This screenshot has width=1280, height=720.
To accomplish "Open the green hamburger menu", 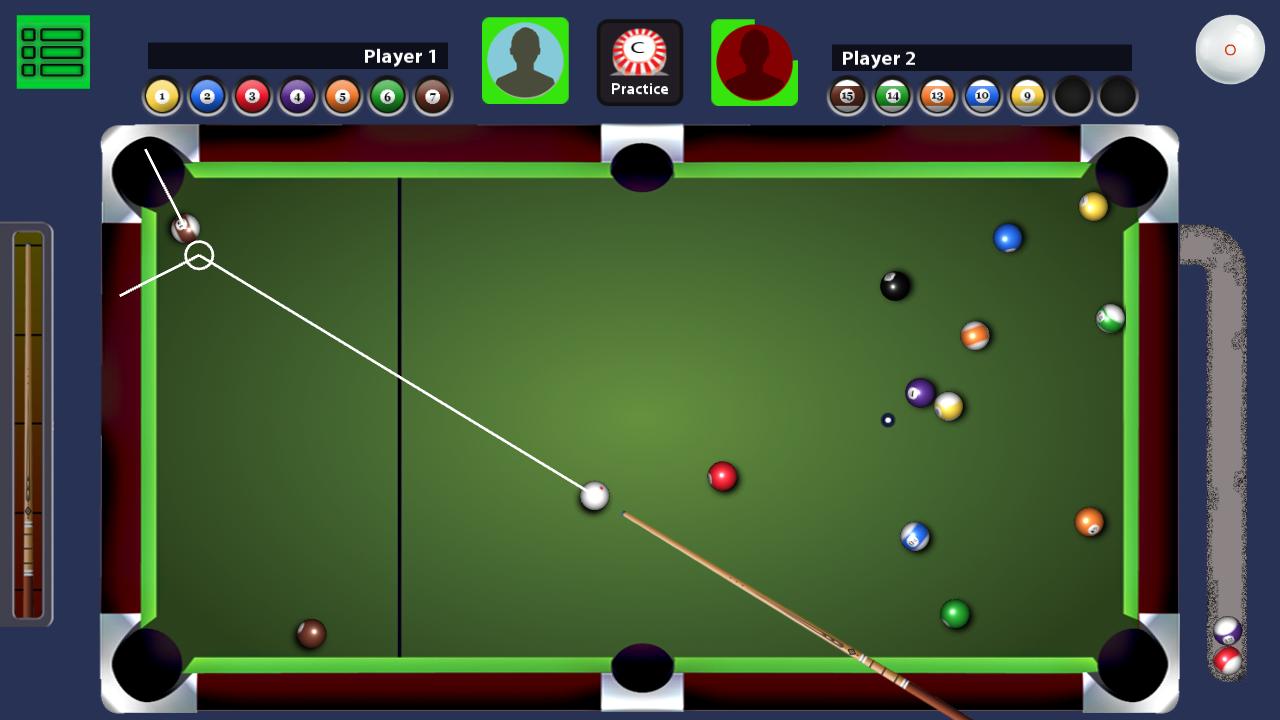I will 53,52.
